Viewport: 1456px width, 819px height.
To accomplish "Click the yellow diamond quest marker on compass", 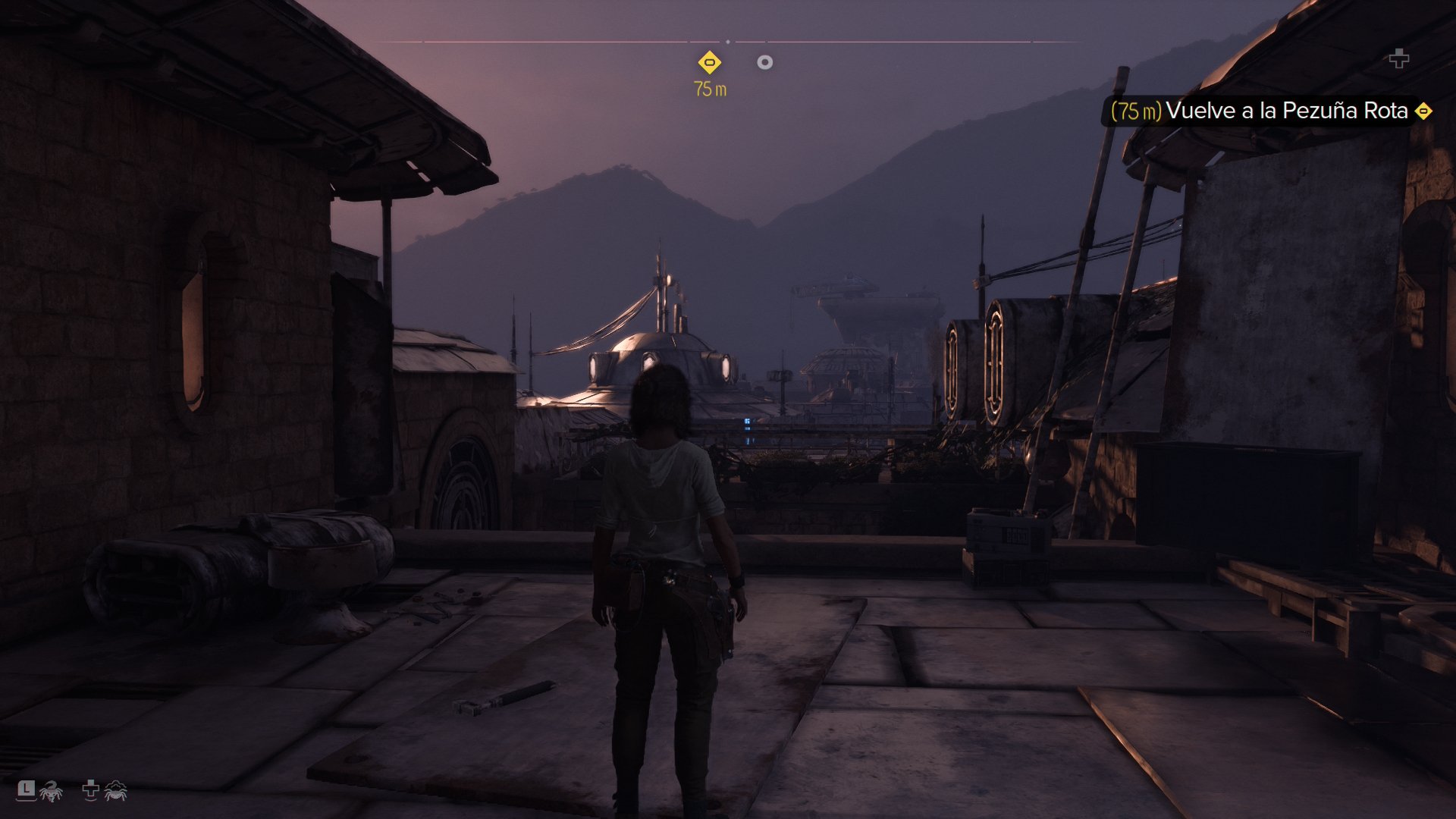I will pos(709,62).
